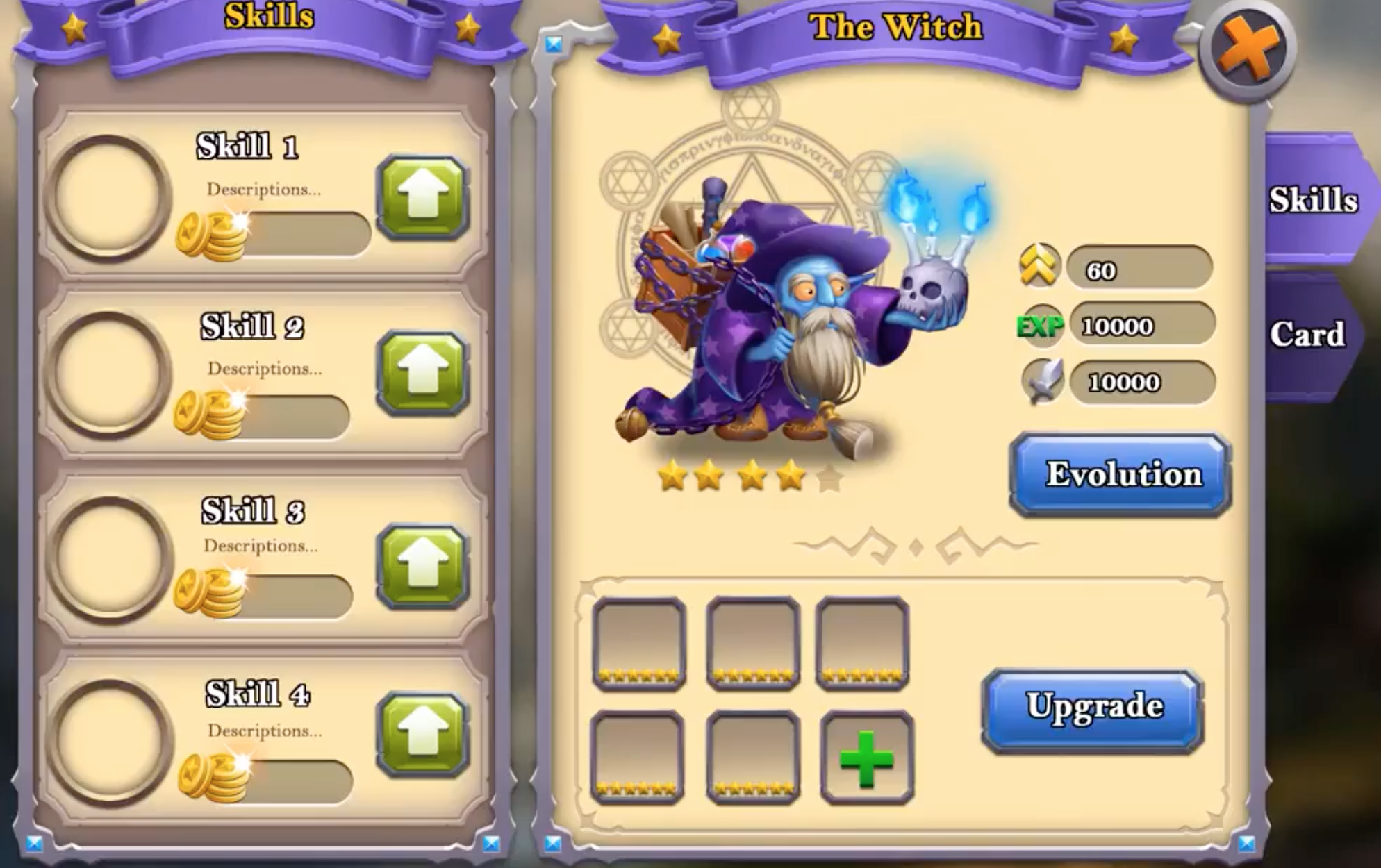Upgrade Skill 3 with green arrow
This screenshot has height=868, width=1381.
pos(422,566)
